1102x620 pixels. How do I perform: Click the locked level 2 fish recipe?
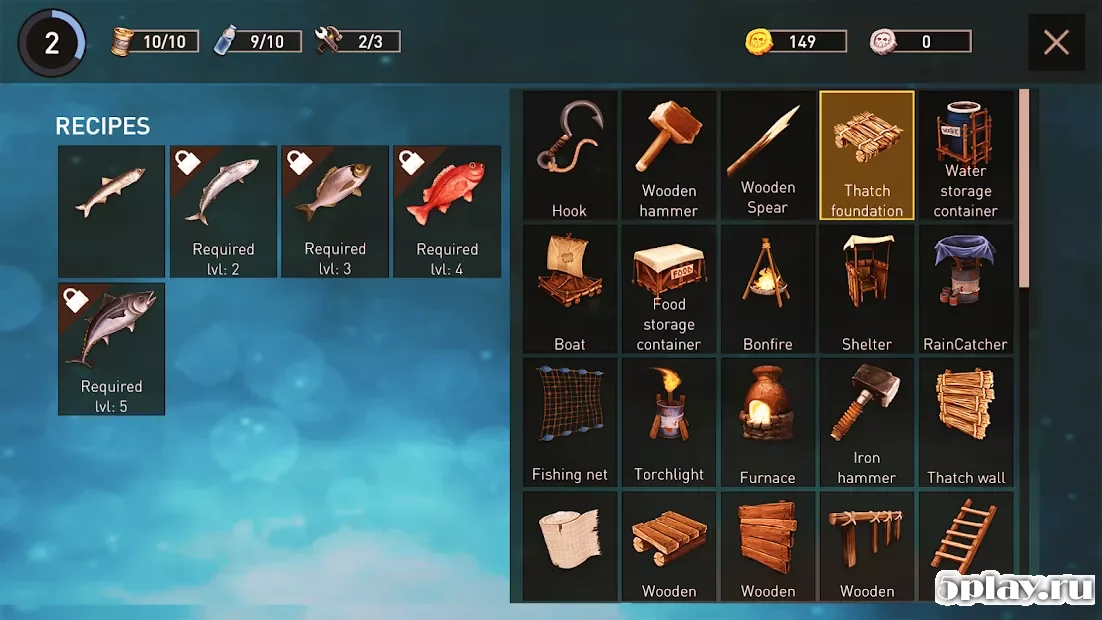[x=223, y=211]
